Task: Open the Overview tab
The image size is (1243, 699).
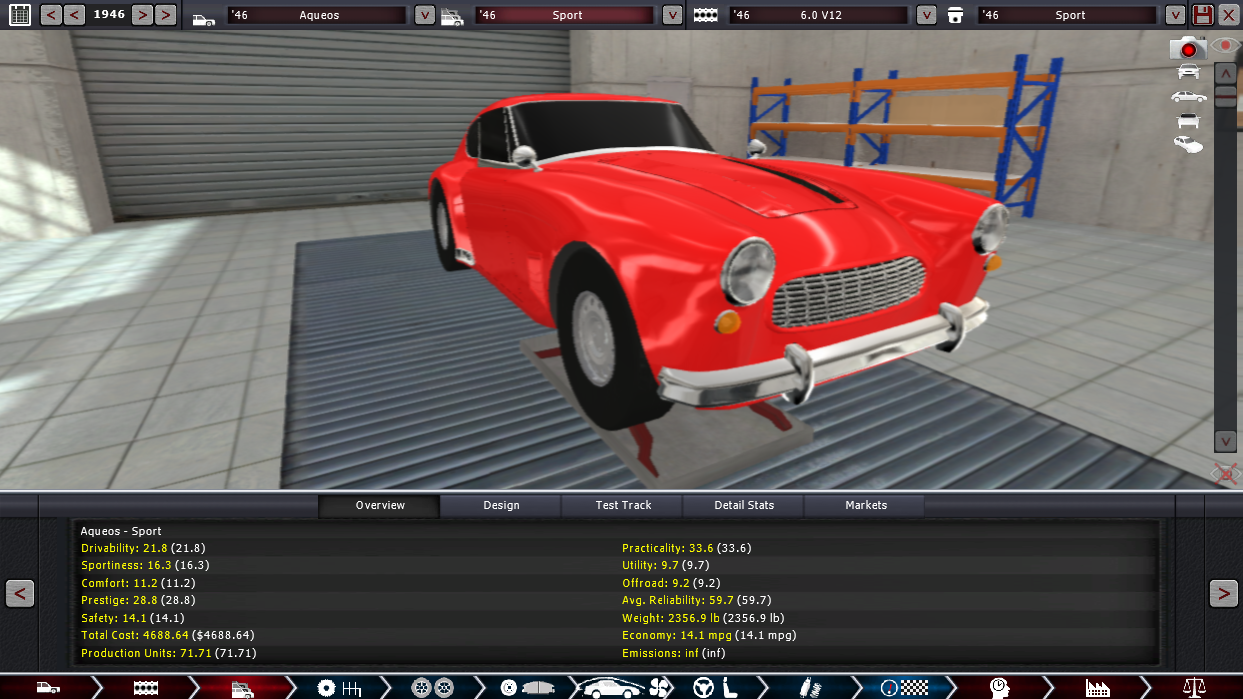Action: (x=380, y=505)
